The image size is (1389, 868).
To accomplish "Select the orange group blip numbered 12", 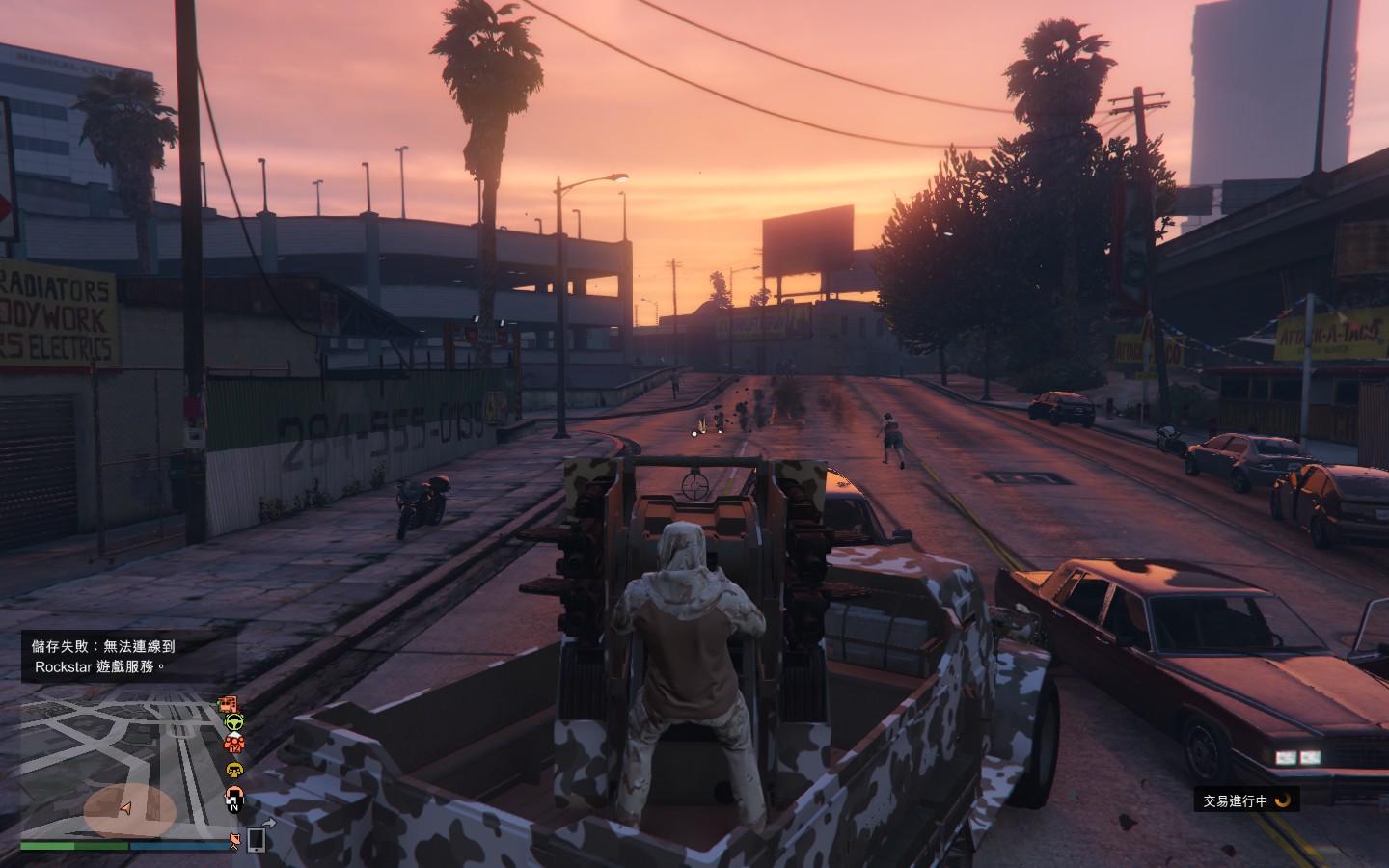I will pos(233,744).
